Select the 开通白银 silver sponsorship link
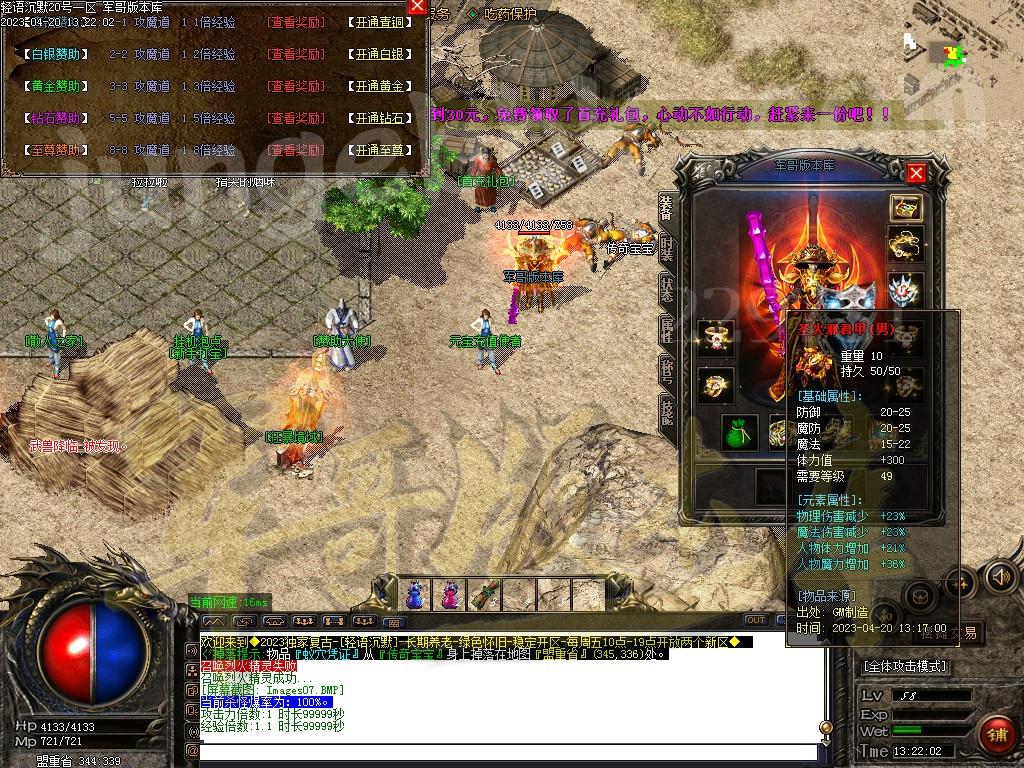Viewport: 1024px width, 768px height. pyautogui.click(x=380, y=55)
